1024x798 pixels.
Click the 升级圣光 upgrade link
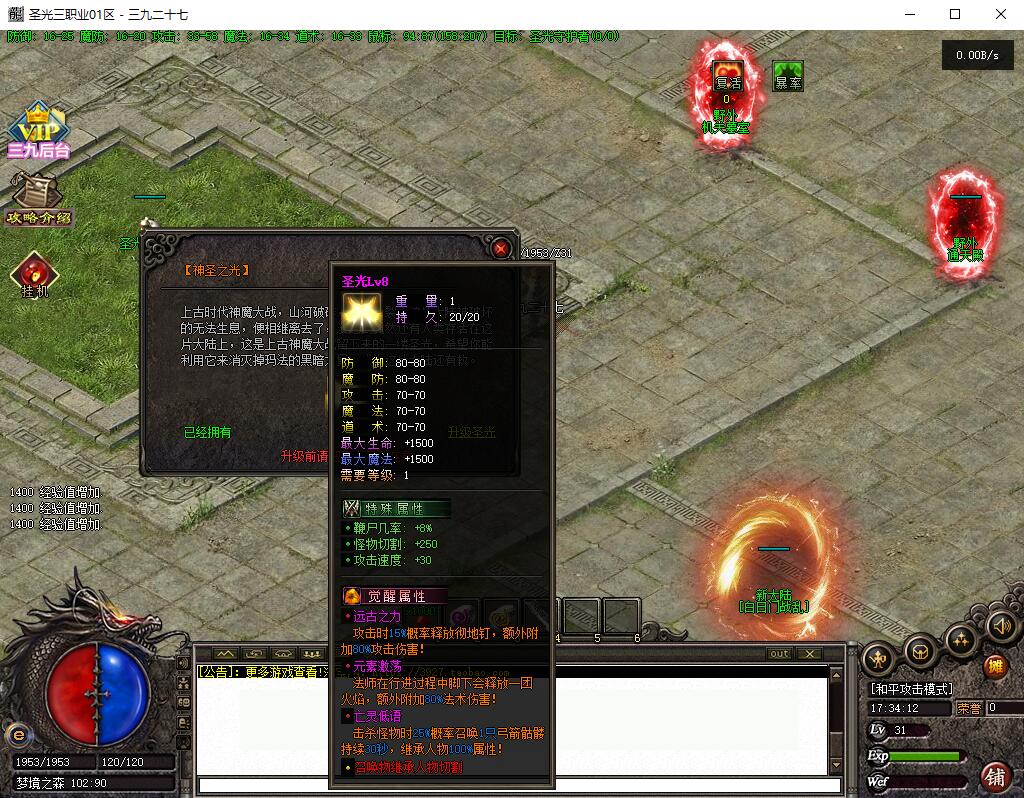click(471, 432)
